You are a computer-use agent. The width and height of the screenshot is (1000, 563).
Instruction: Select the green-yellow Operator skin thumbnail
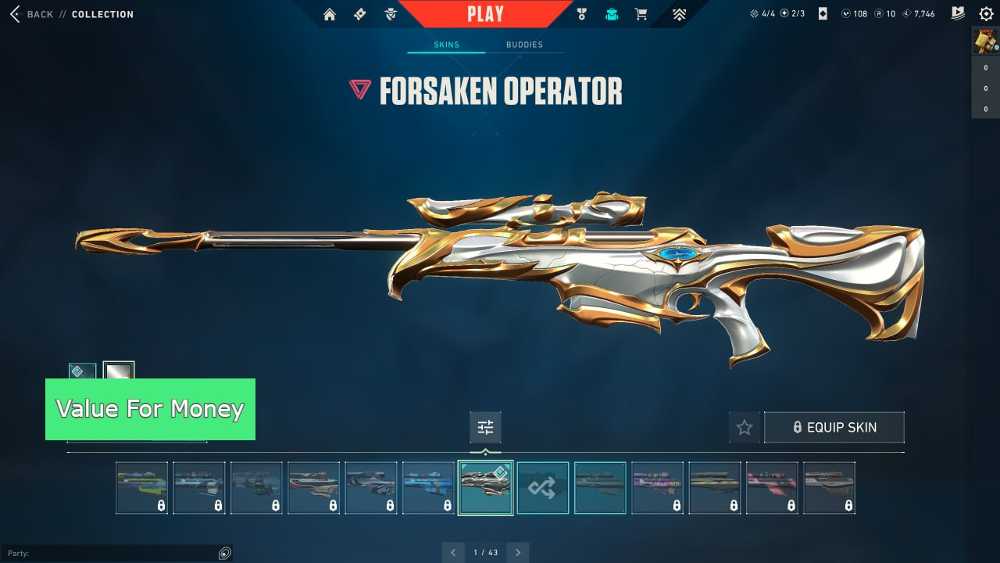142,488
